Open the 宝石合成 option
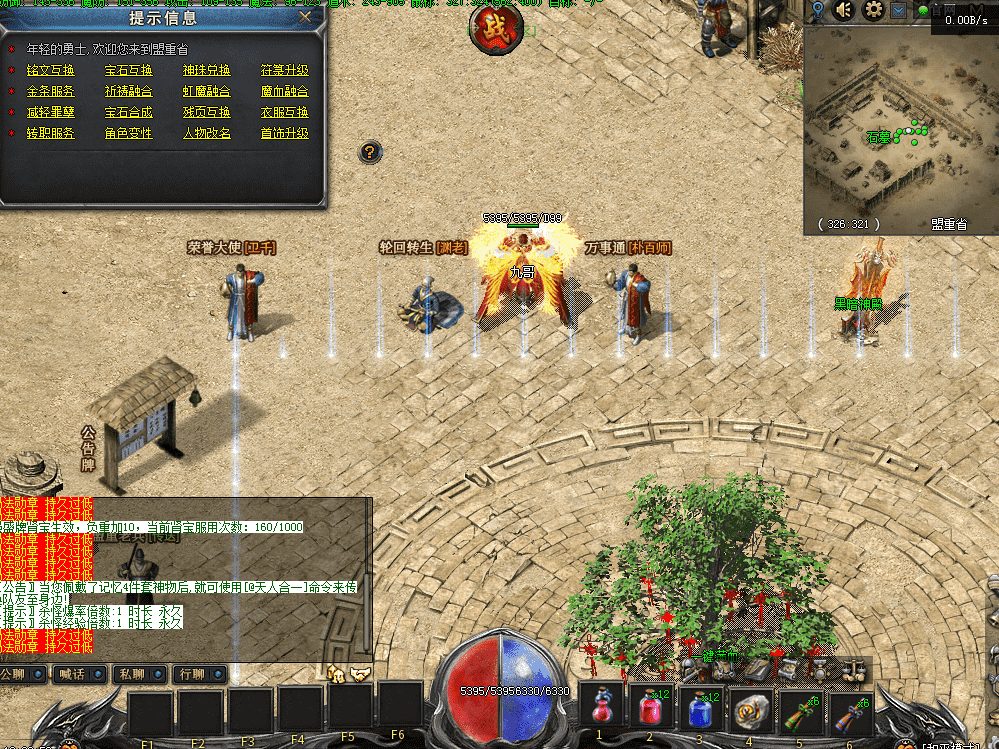999x749 pixels. (129, 113)
